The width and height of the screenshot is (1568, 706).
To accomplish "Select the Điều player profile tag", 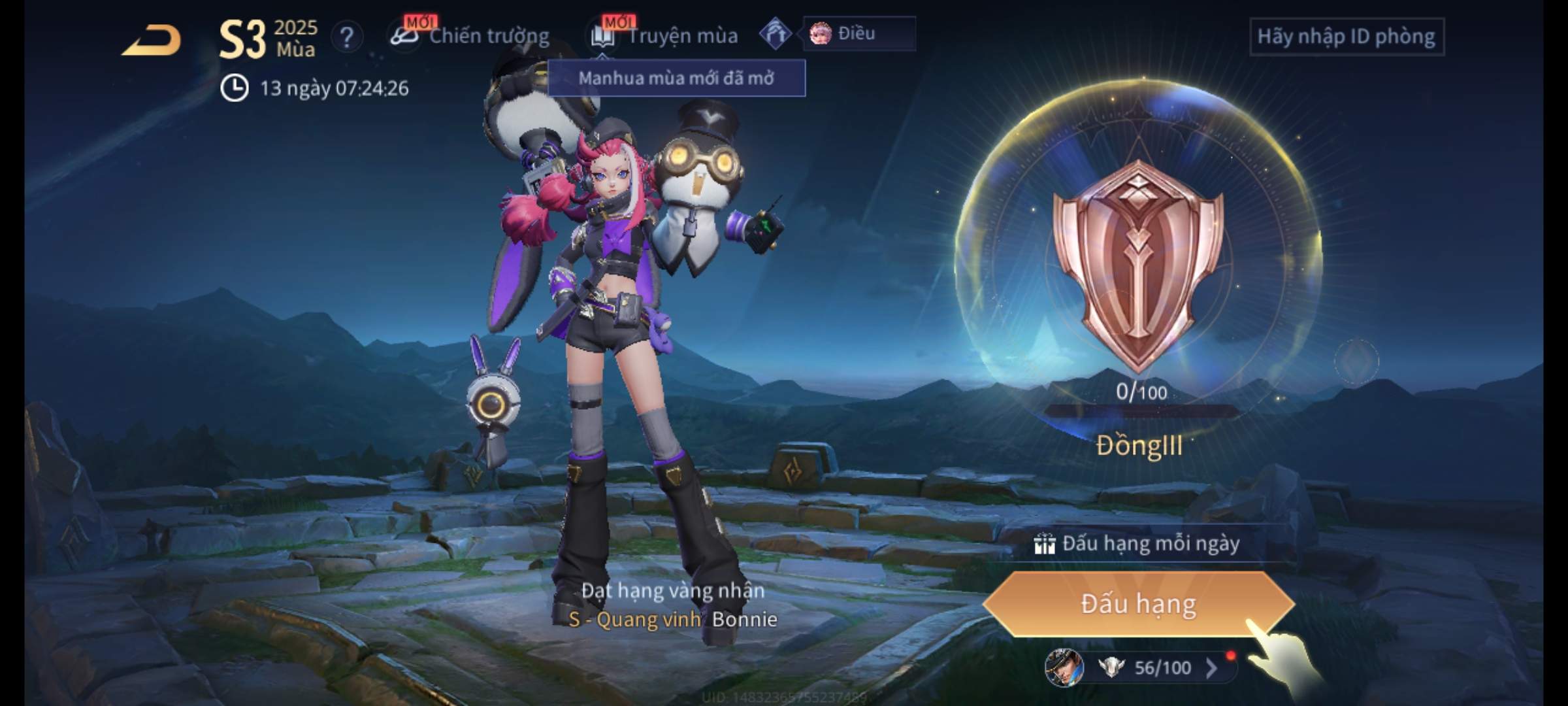I will 857,33.
